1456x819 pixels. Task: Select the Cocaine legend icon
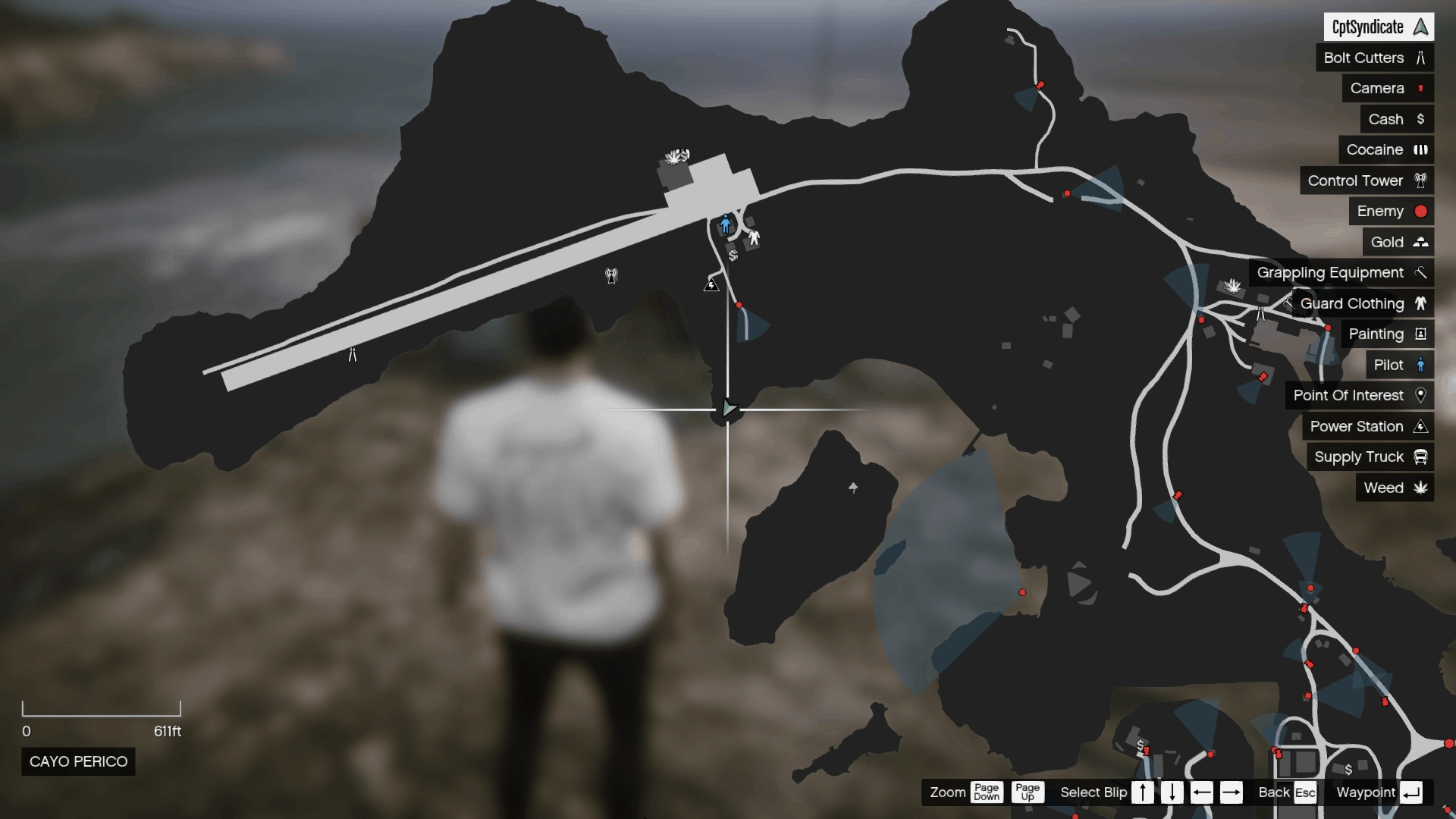1422,149
